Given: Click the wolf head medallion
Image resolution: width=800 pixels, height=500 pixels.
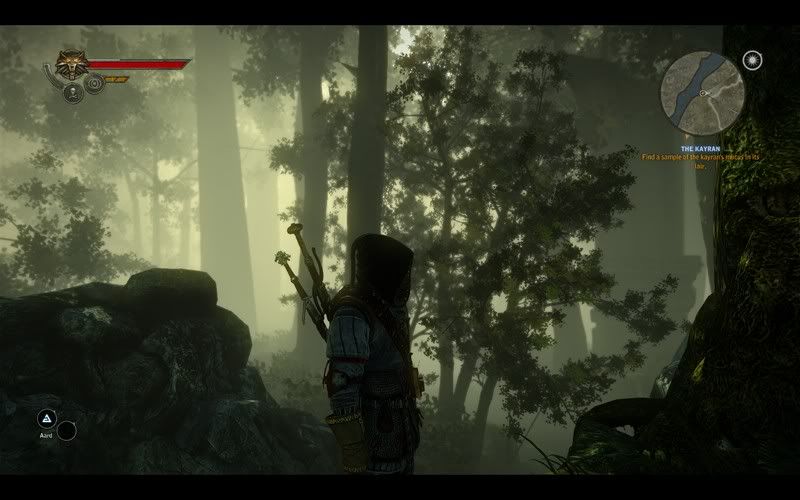Looking at the screenshot, I should point(69,65).
